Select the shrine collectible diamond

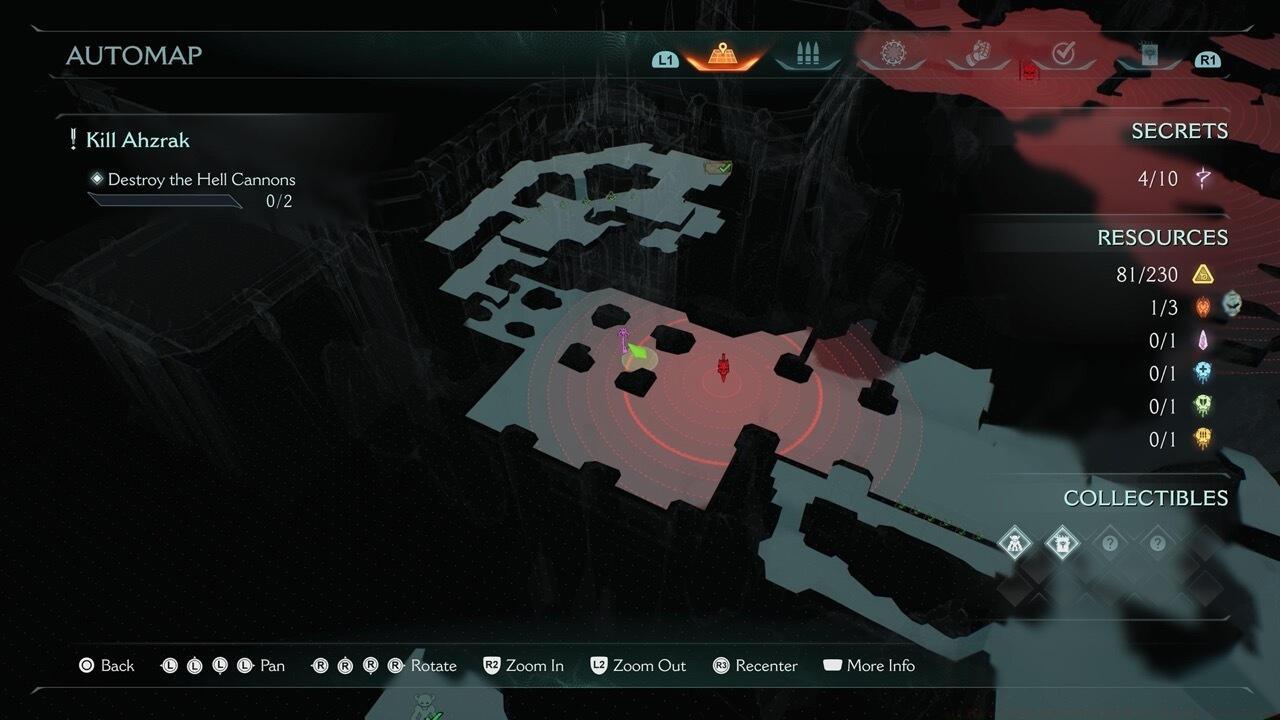[x=1062, y=542]
